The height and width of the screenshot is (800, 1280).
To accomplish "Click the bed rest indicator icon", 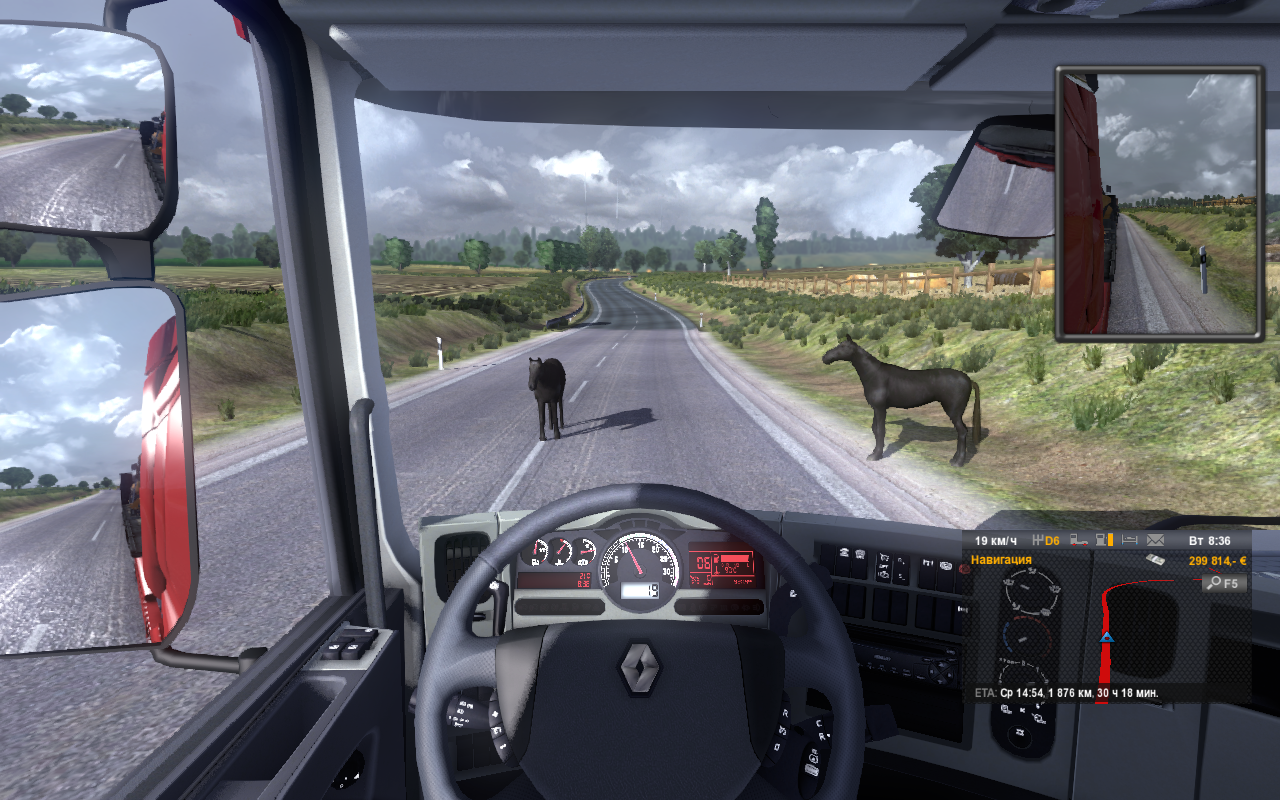I will [1130, 541].
